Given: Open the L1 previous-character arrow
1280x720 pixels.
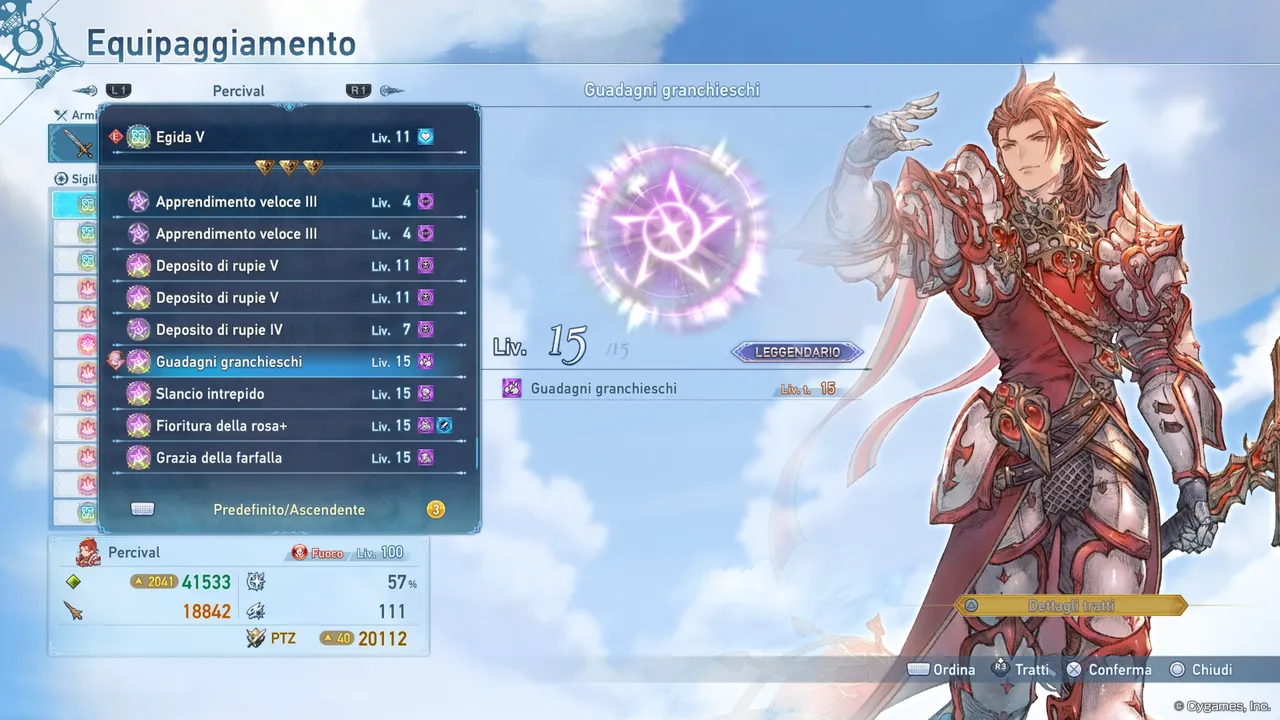Looking at the screenshot, I should (x=118, y=89).
